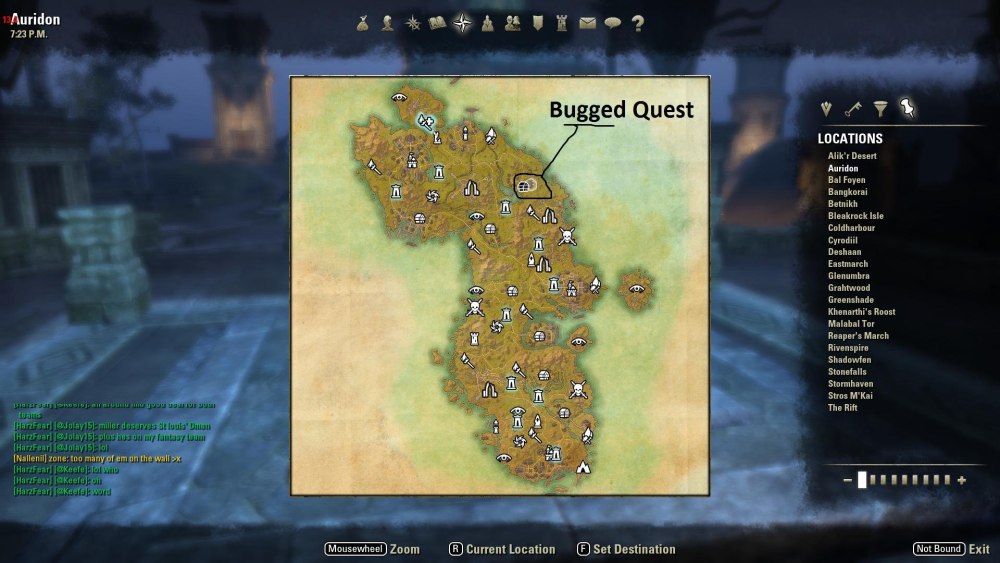This screenshot has height=563, width=1000.
Task: Click the Exit button
Action: [x=978, y=549]
